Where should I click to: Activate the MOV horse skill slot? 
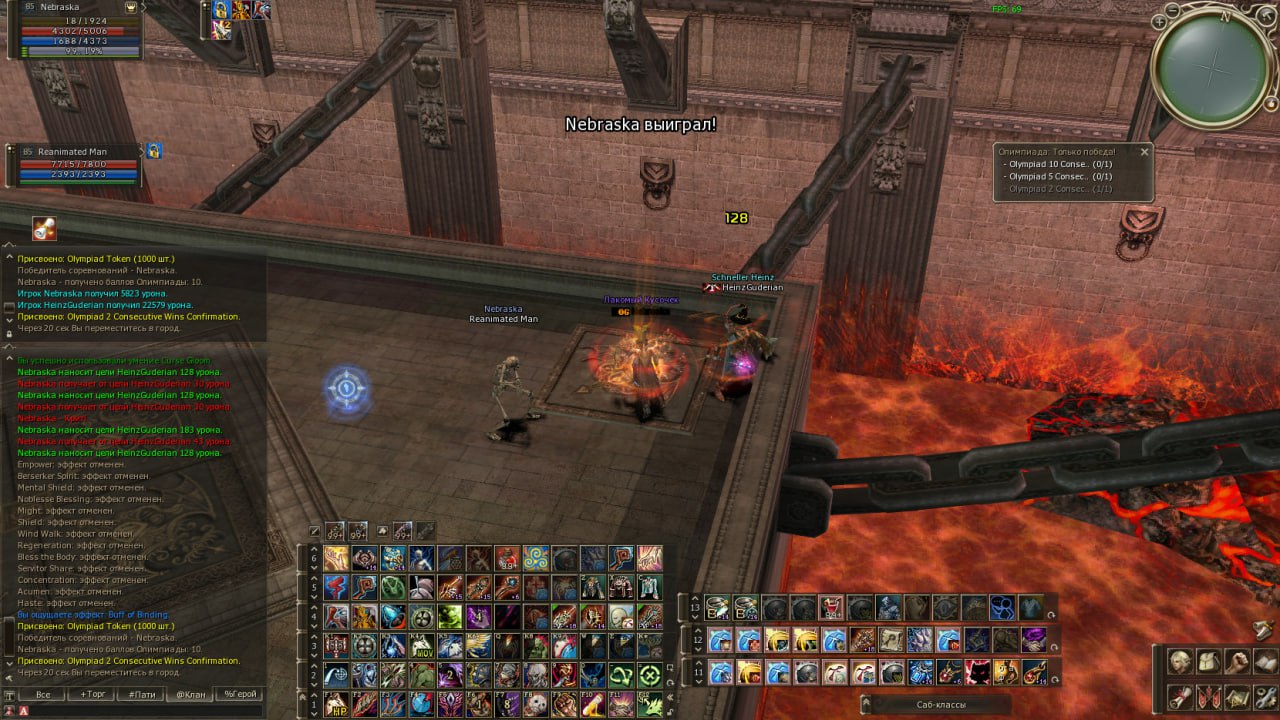421,646
